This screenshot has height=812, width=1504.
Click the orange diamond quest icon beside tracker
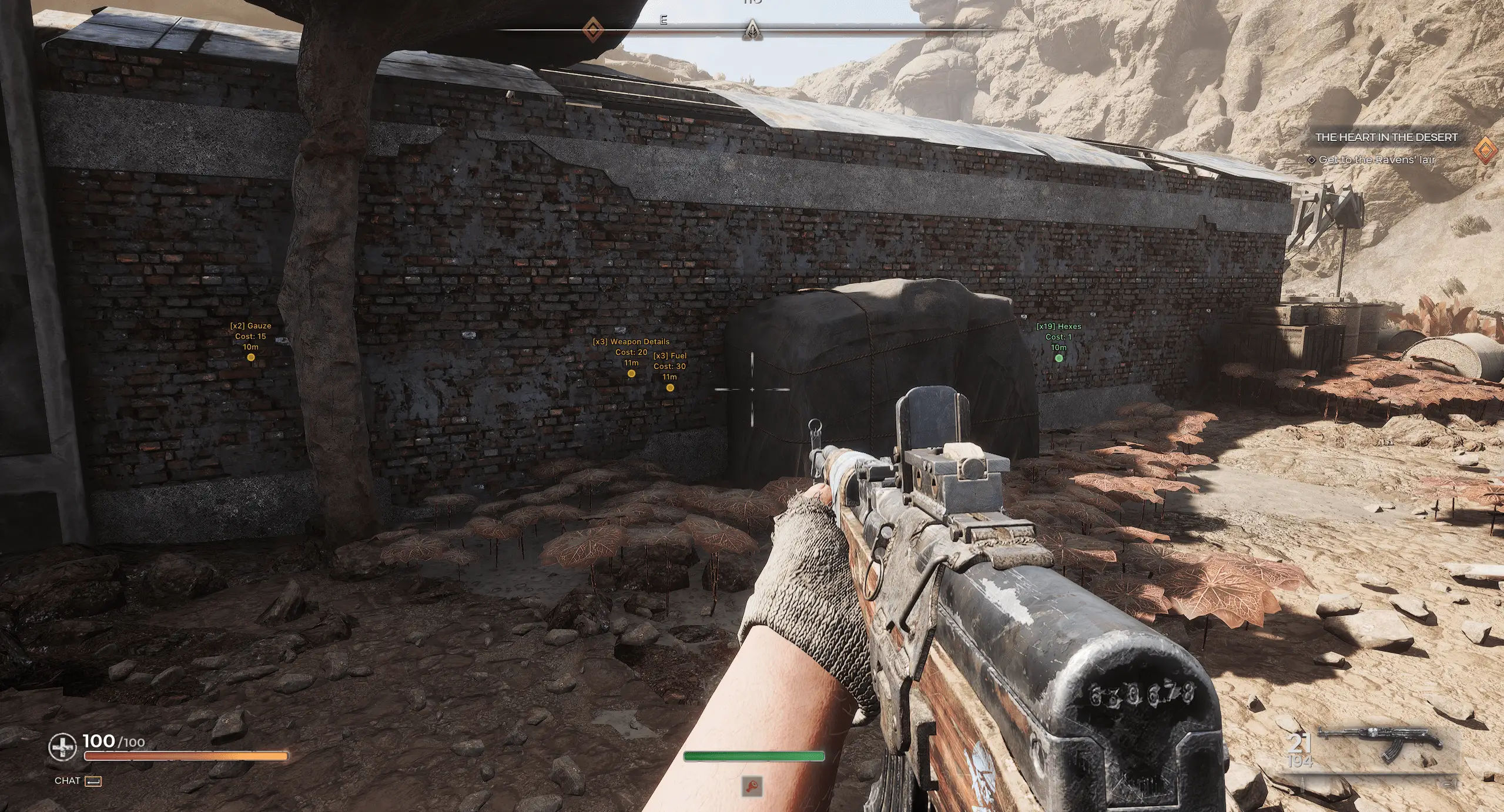click(1487, 150)
